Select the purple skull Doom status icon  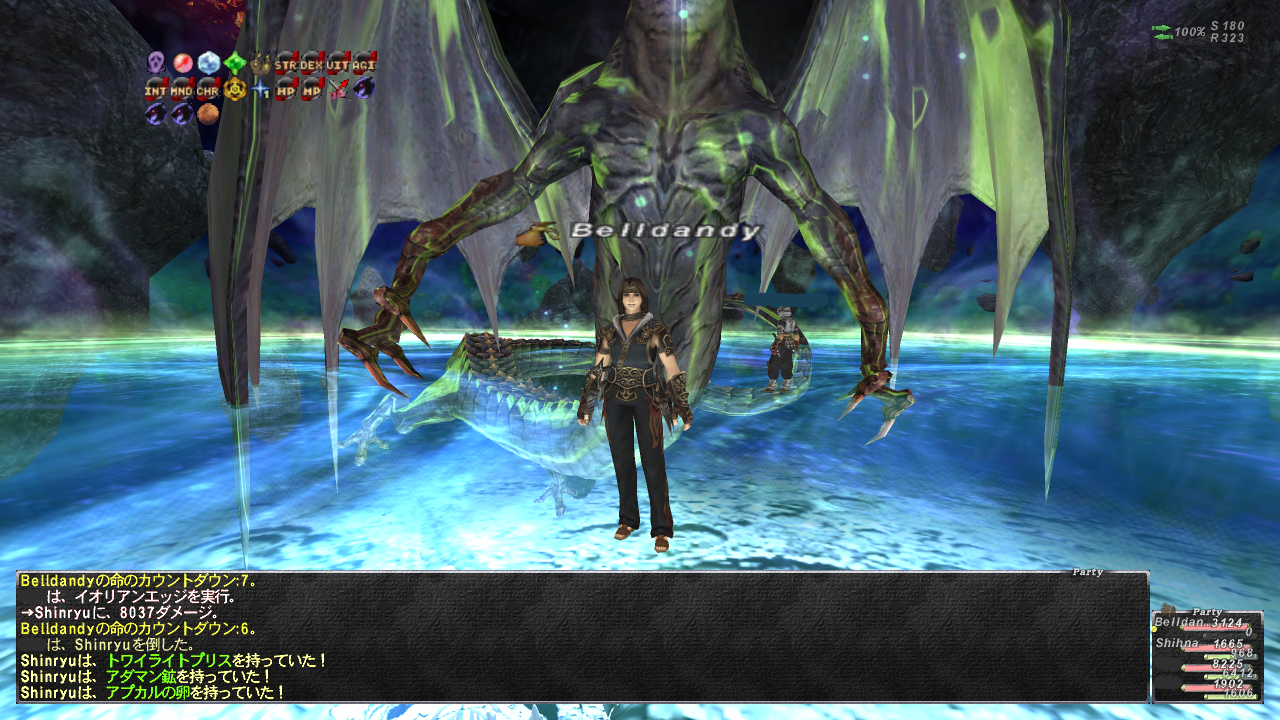tap(156, 62)
